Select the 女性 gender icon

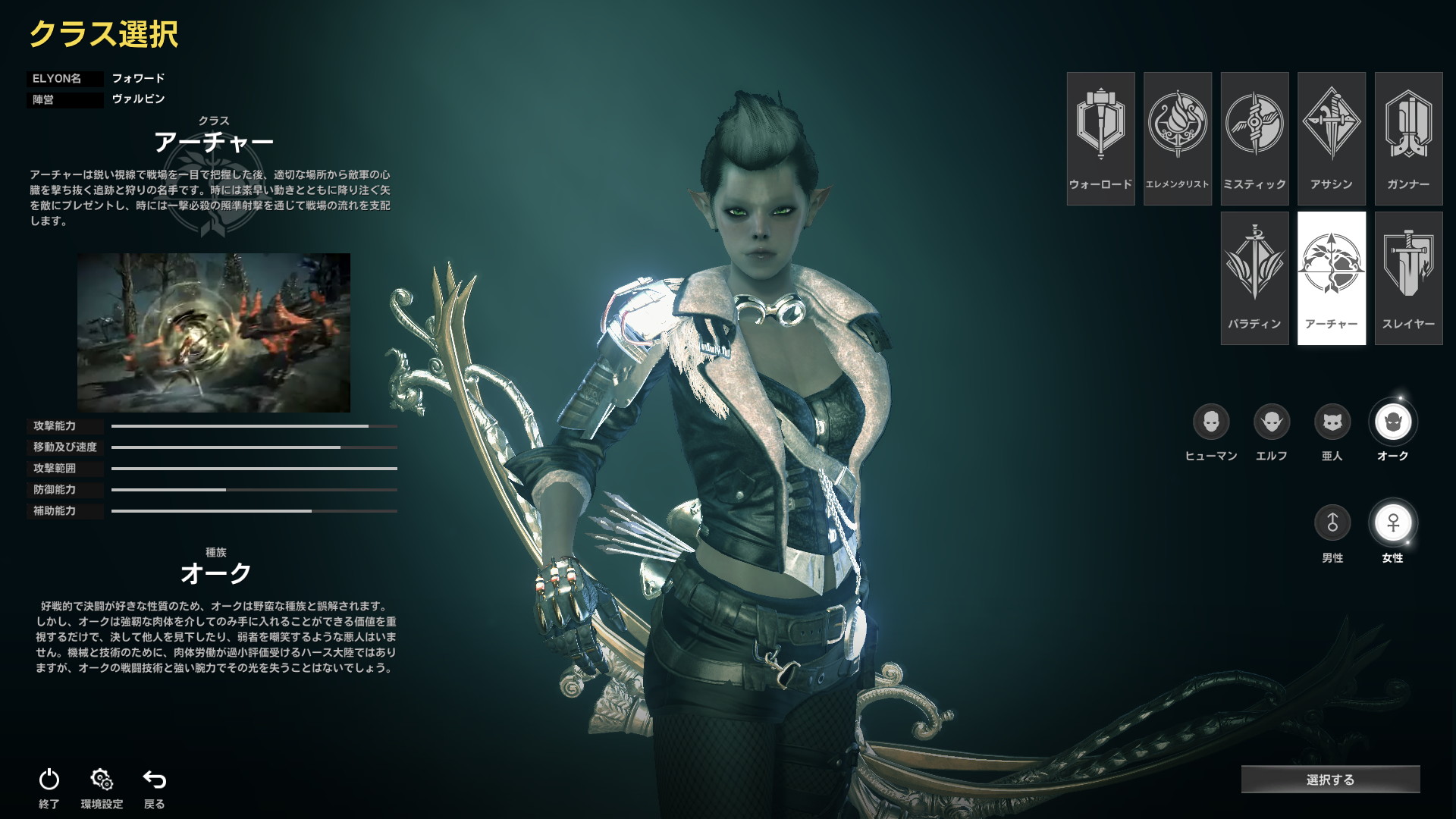click(1393, 522)
